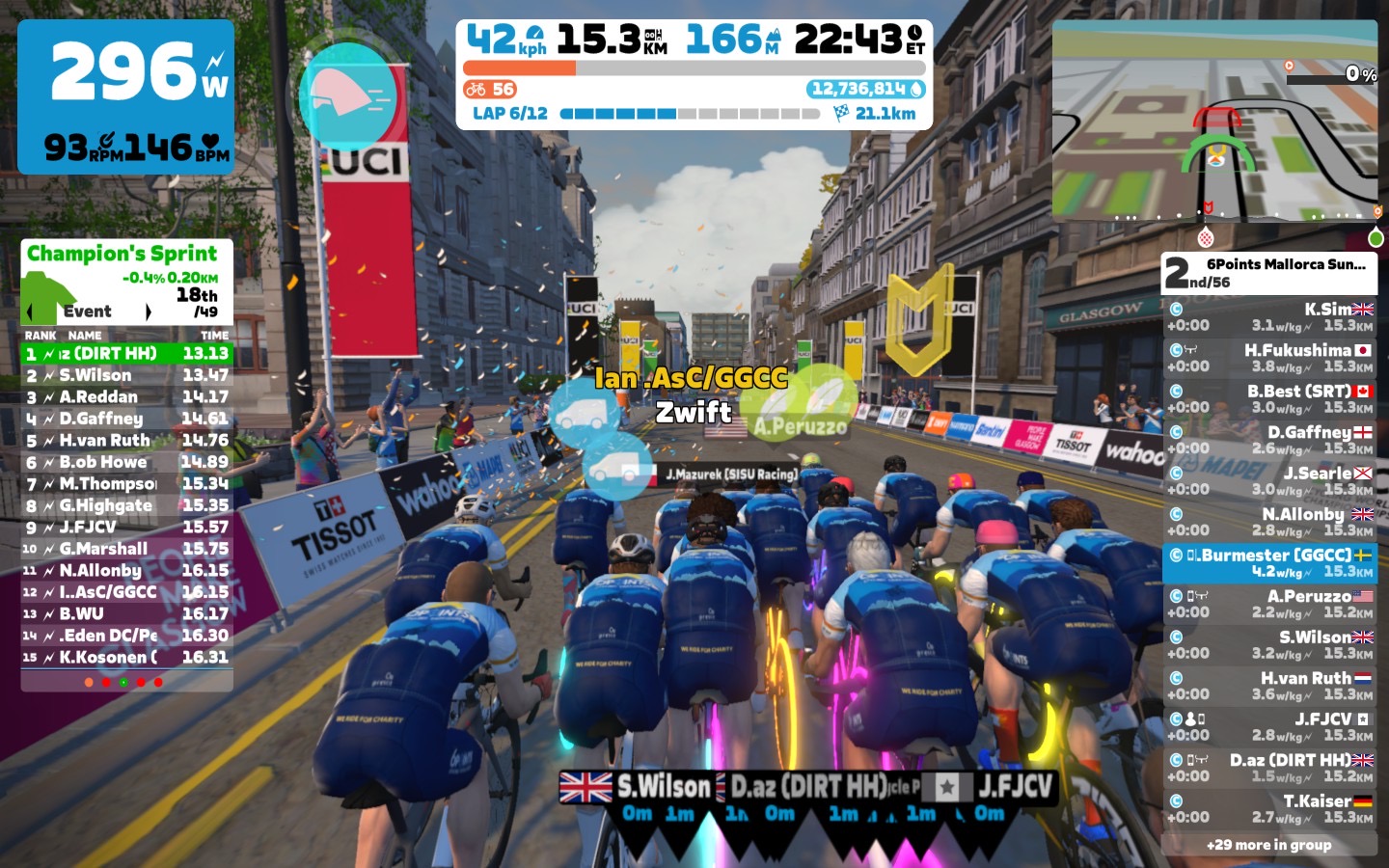Viewport: 1389px width, 868px height.
Task: Select J.Searle rider row
Action: click(x=1269, y=480)
